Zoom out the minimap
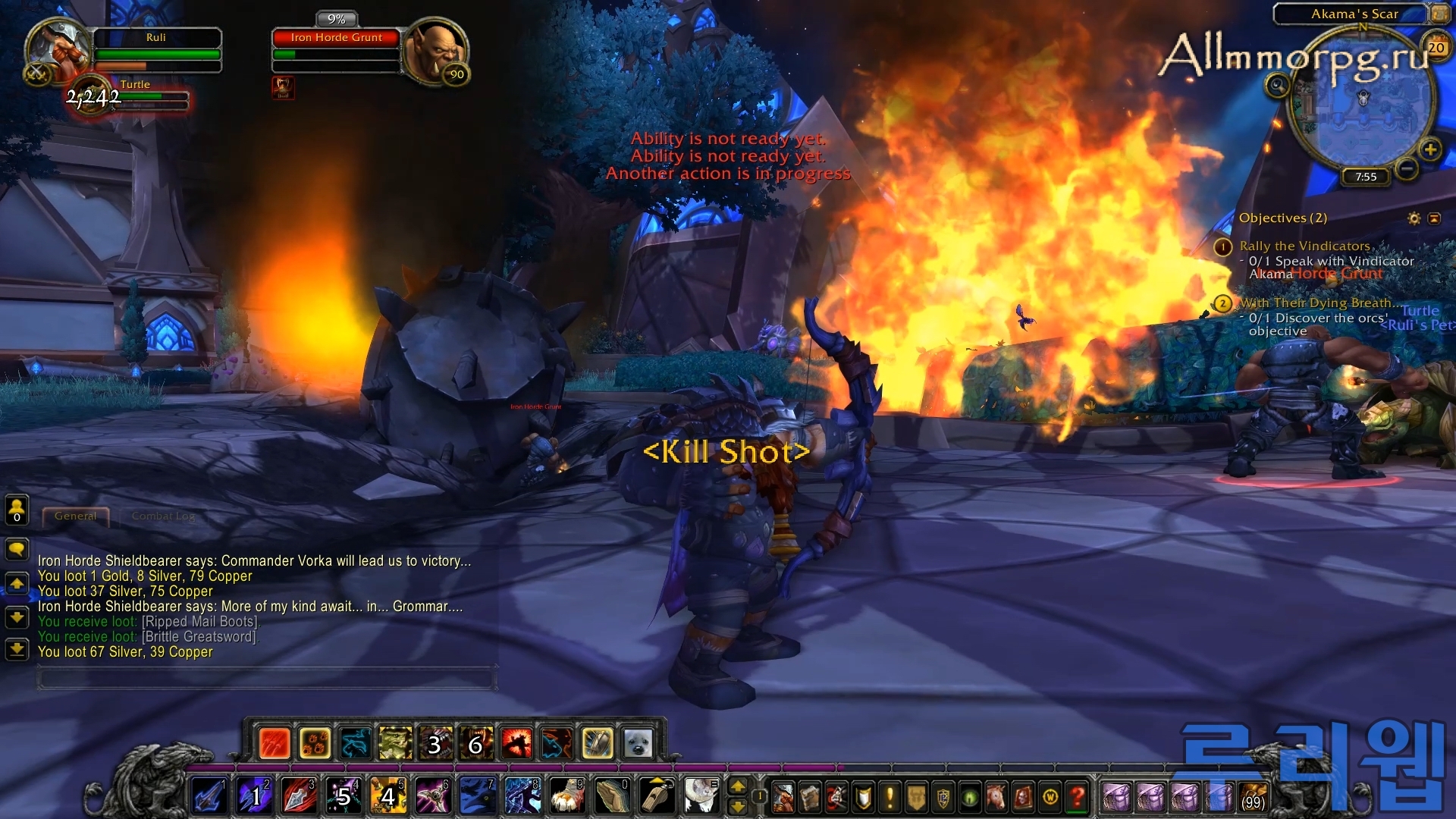 1407,168
